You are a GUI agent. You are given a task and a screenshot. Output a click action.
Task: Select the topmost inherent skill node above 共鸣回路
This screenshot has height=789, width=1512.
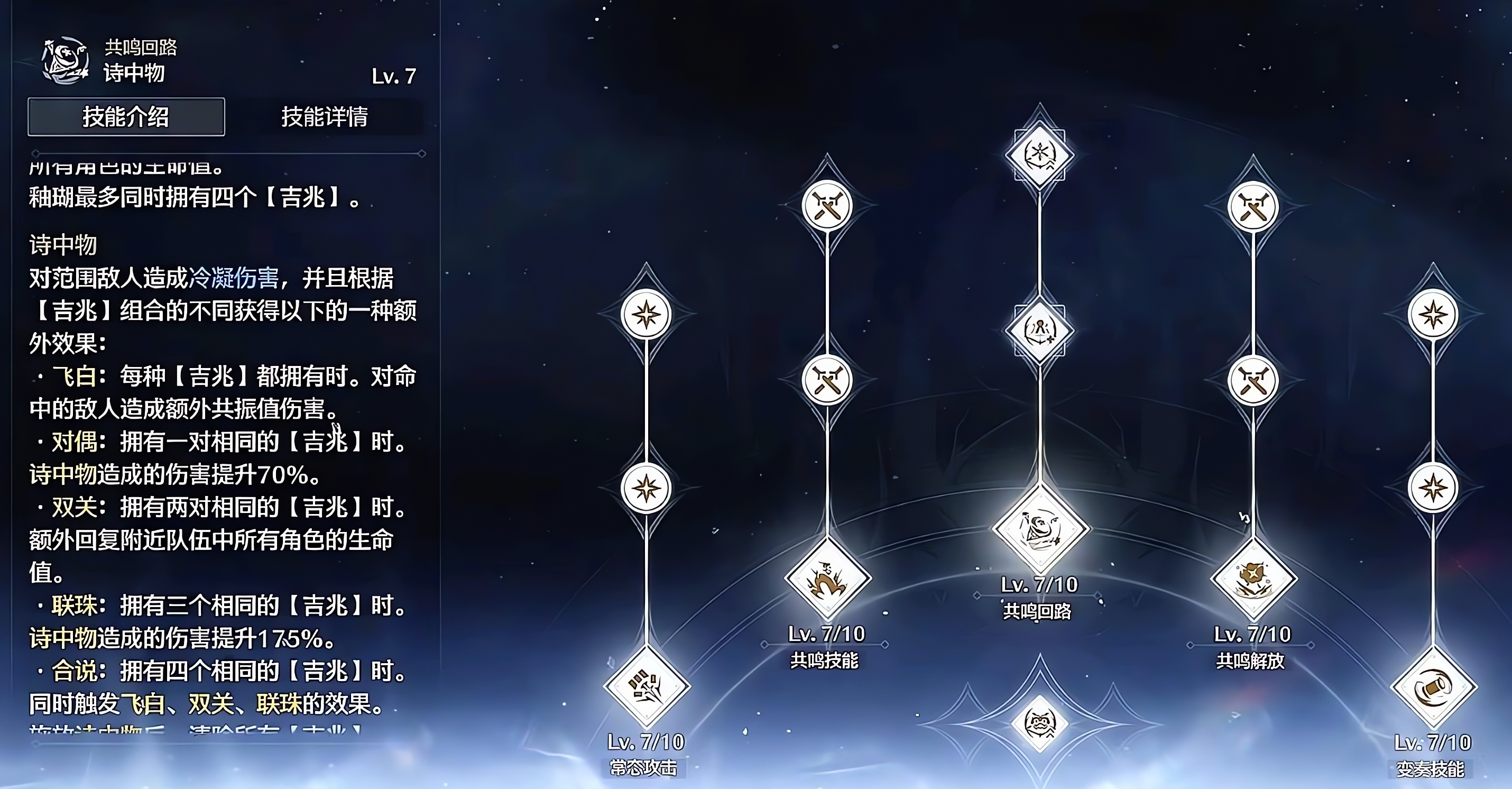(x=1039, y=155)
